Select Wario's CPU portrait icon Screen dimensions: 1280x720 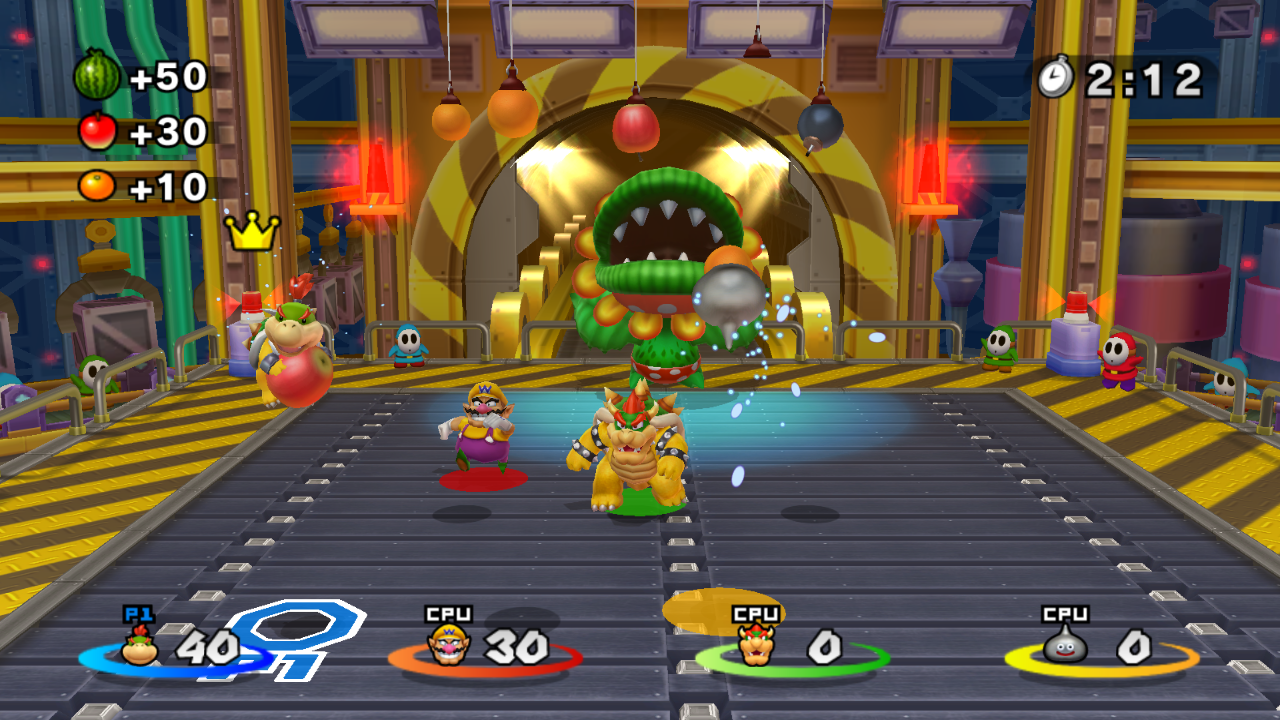(x=449, y=645)
